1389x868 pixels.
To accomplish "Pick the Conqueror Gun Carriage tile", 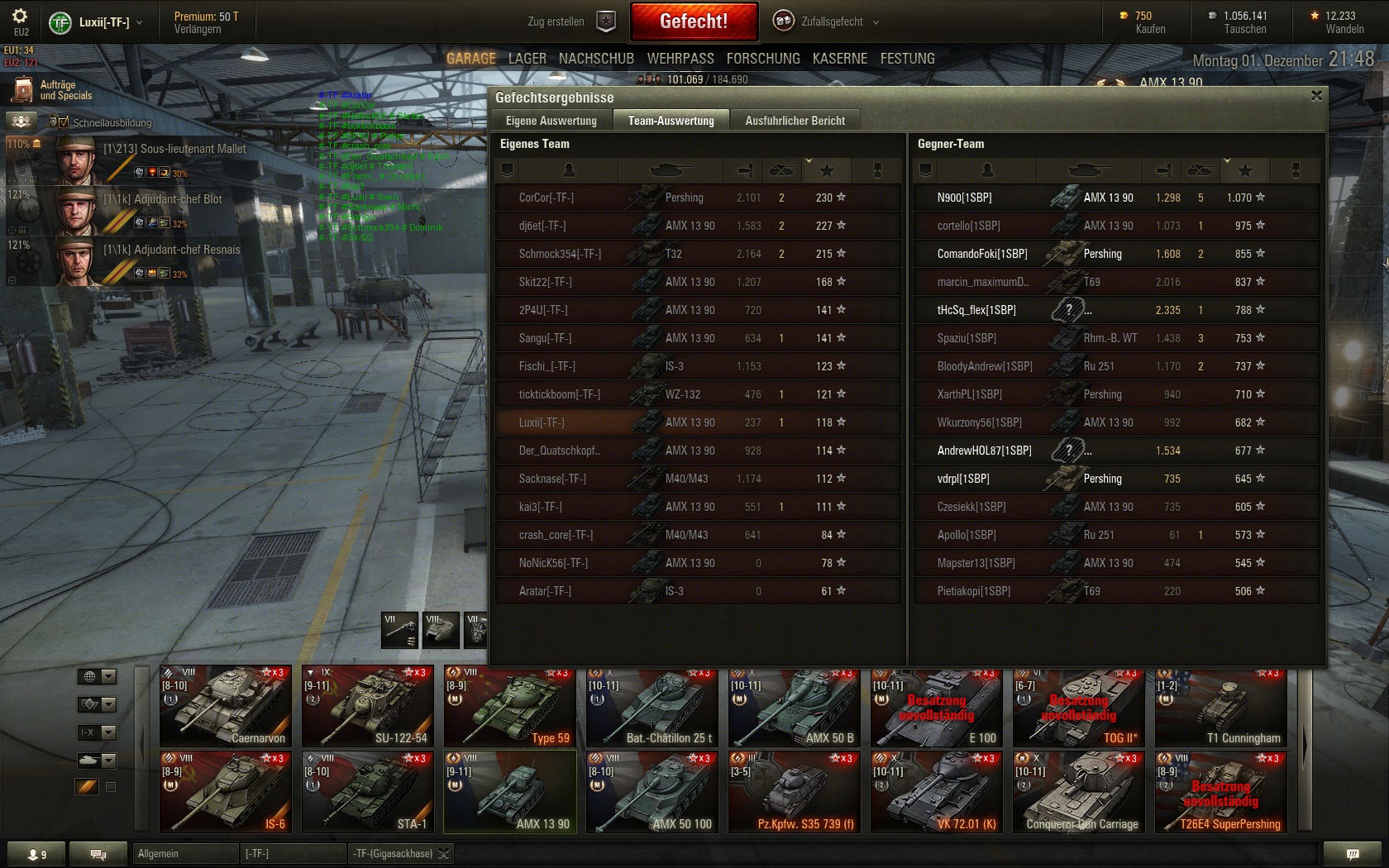I will click(1078, 792).
